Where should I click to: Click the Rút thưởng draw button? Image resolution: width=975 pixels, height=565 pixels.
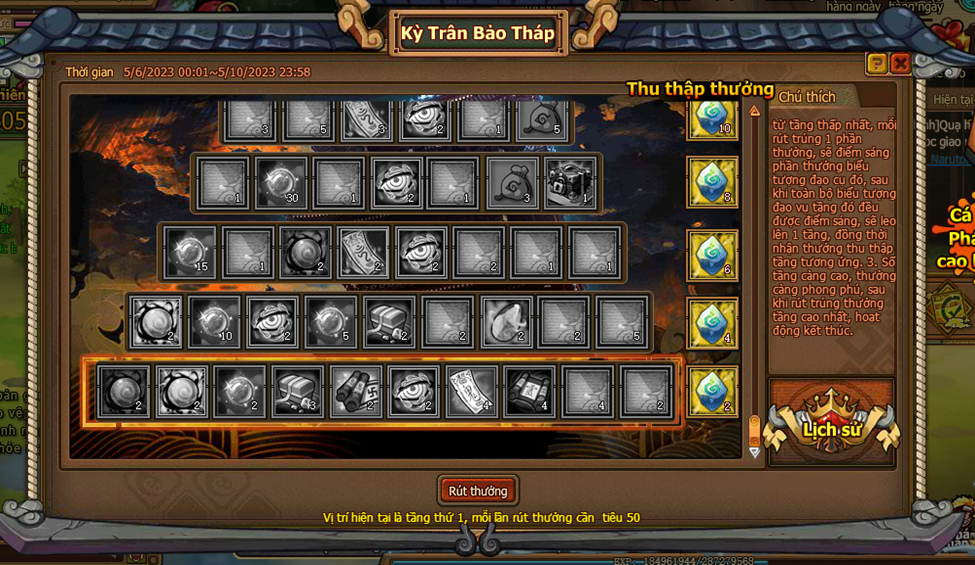click(478, 491)
